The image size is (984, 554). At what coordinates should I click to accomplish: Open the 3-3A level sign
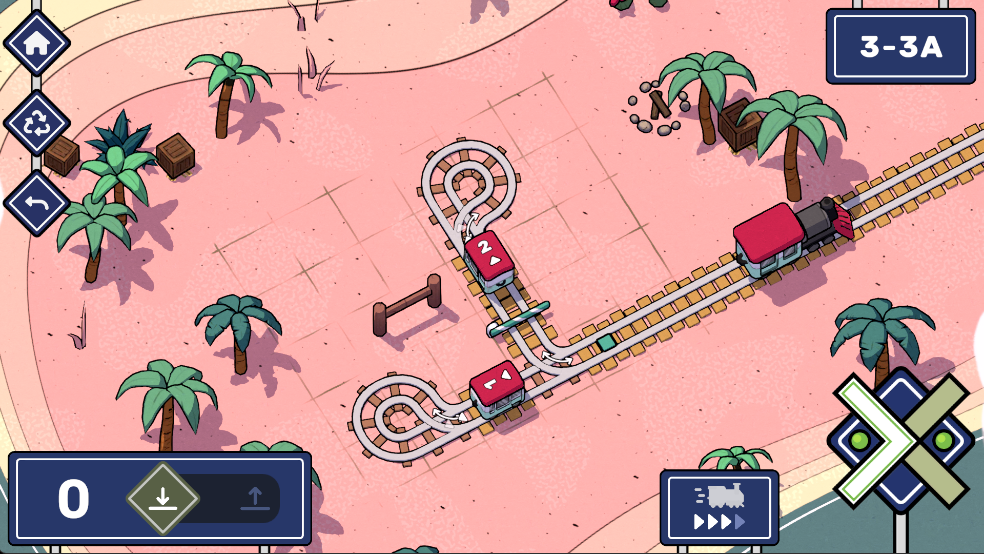[900, 46]
